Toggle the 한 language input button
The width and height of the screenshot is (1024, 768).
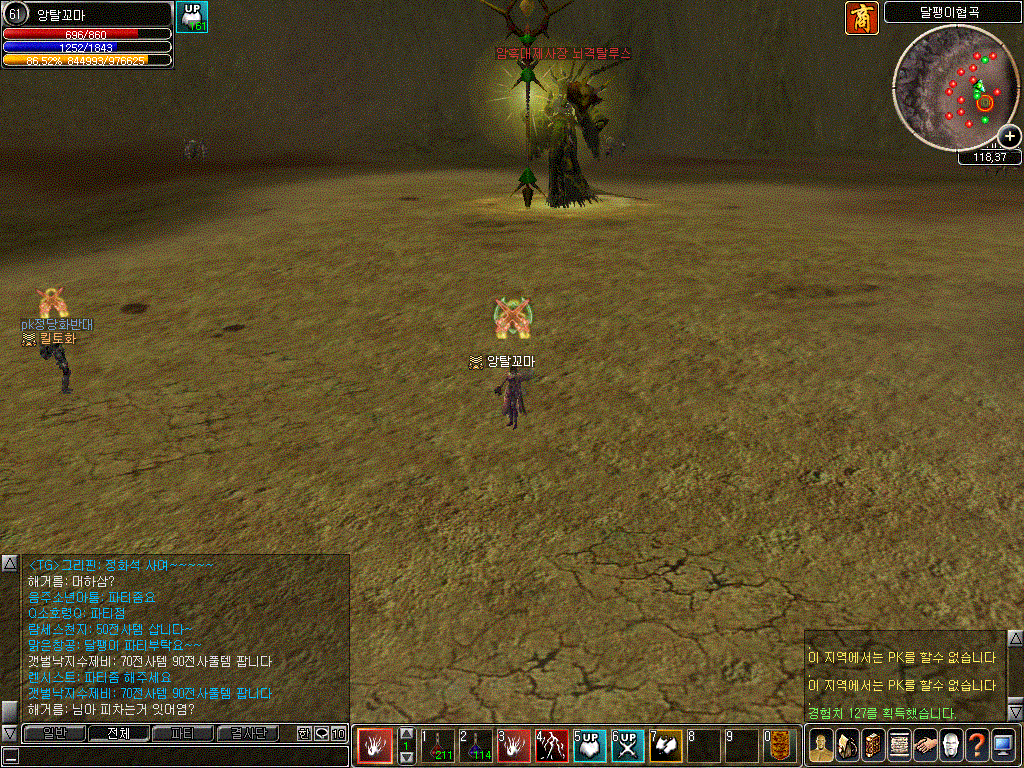click(304, 734)
